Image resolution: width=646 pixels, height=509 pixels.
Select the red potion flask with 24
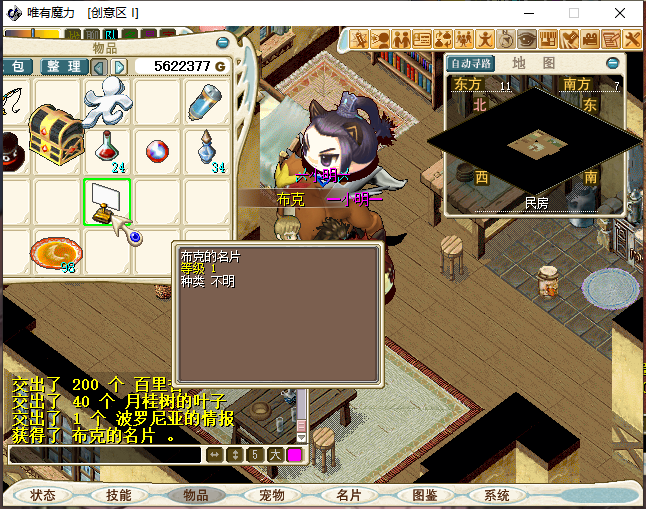[x=108, y=150]
